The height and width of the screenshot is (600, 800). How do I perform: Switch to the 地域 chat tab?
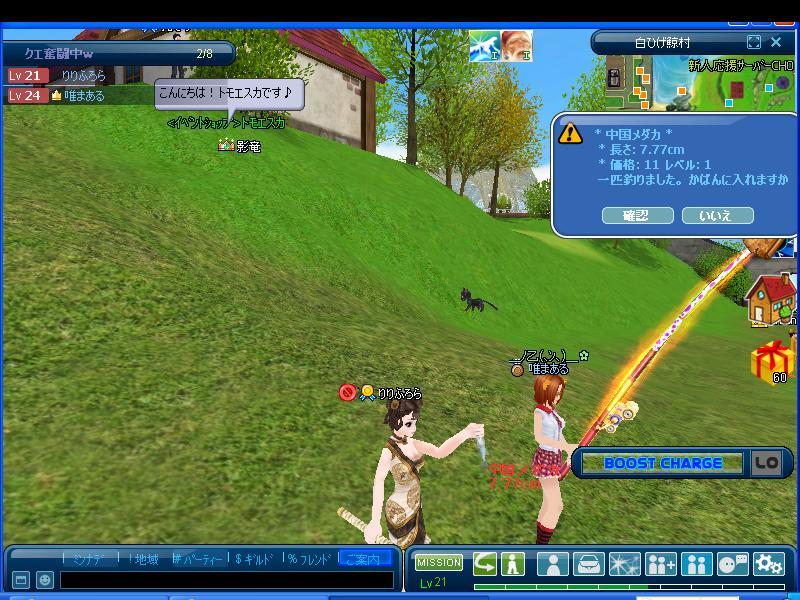143,559
